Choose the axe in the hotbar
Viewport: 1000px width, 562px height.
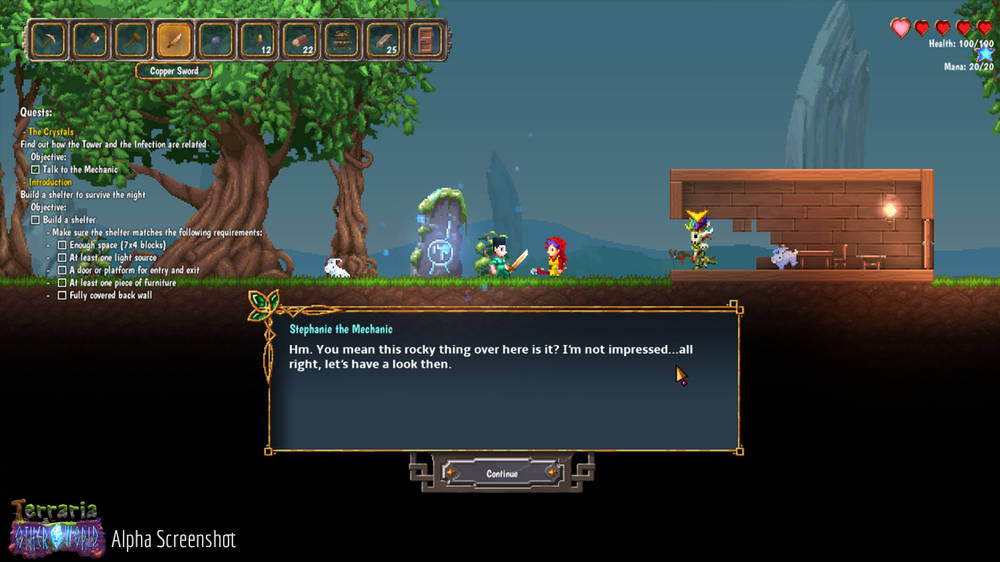click(89, 41)
